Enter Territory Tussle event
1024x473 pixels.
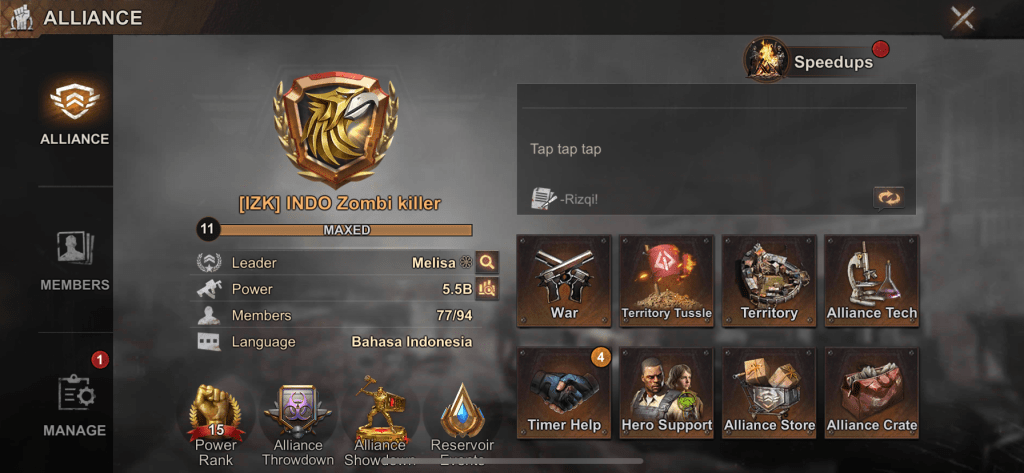click(x=667, y=280)
